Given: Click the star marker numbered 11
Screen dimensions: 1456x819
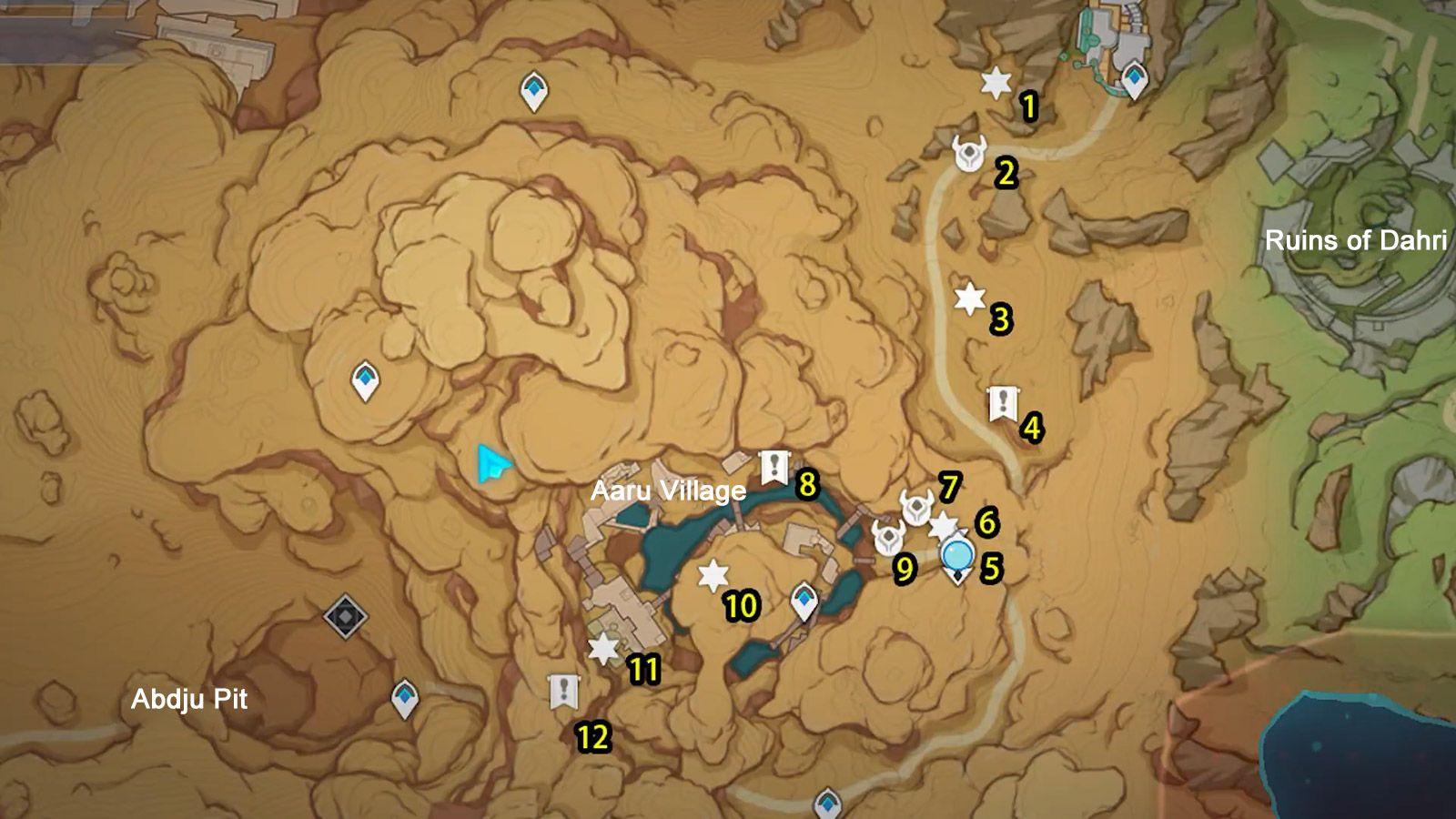Looking at the screenshot, I should click(603, 649).
